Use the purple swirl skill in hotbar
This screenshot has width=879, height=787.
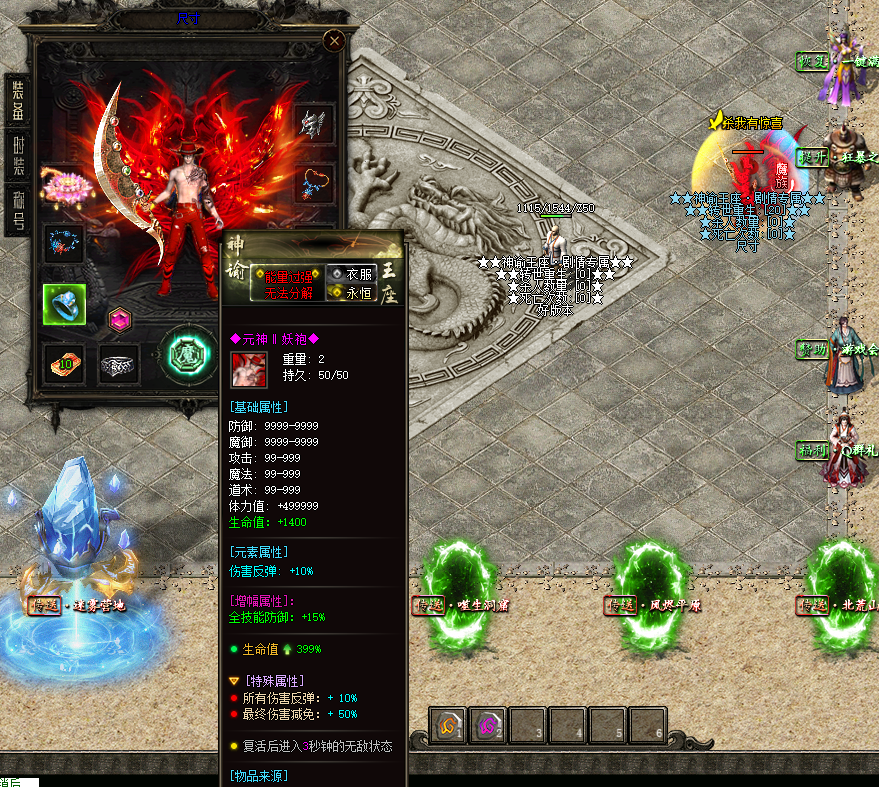coord(489,725)
